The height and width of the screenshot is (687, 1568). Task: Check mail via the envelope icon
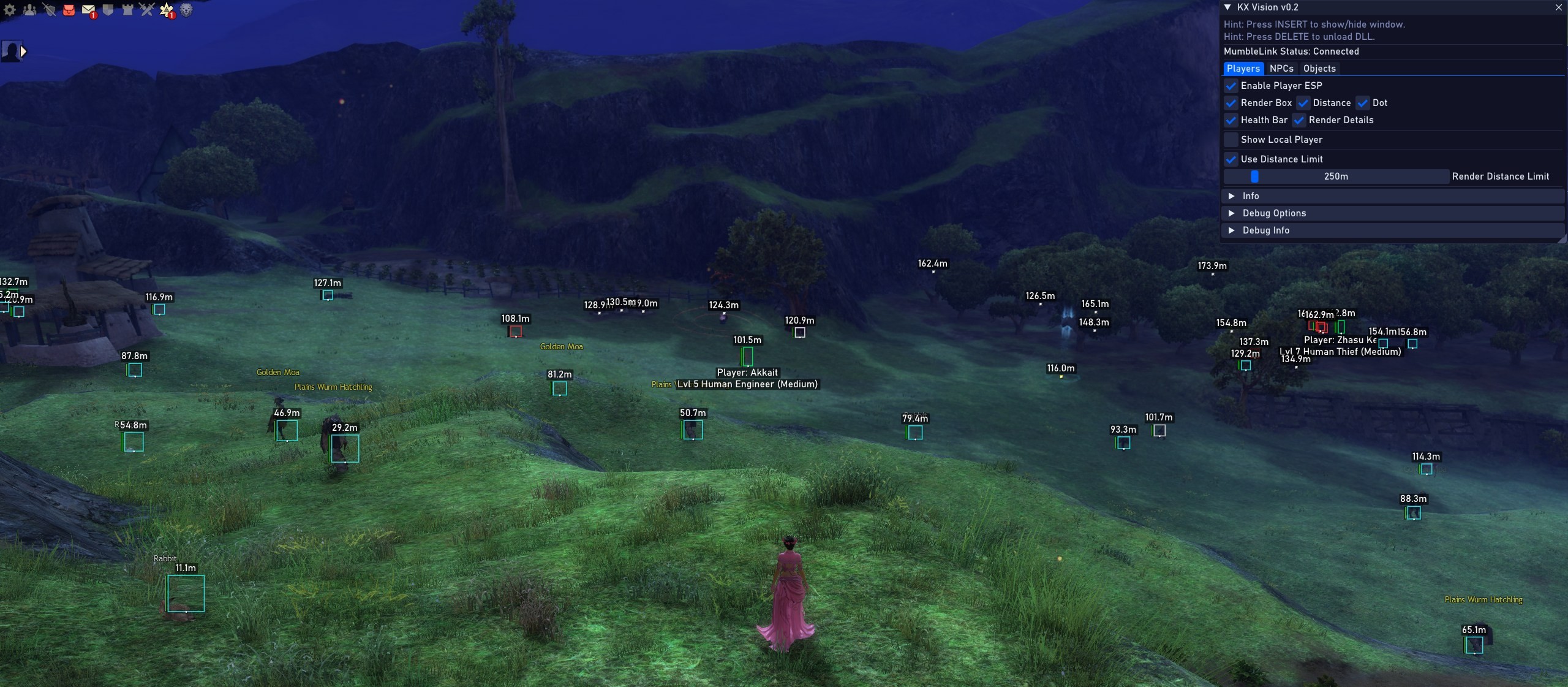pos(88,10)
